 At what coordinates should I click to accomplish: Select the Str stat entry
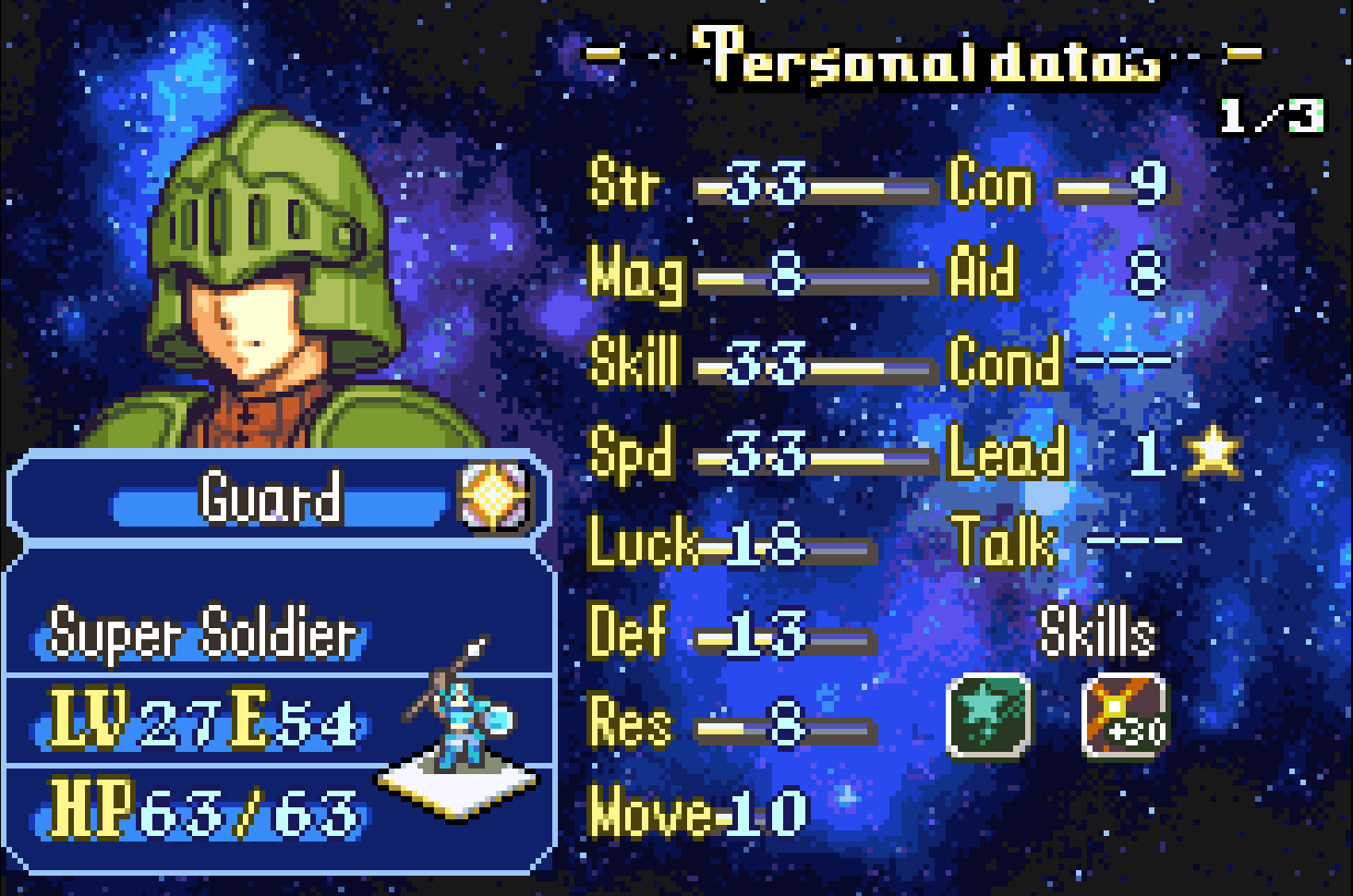tap(757, 184)
